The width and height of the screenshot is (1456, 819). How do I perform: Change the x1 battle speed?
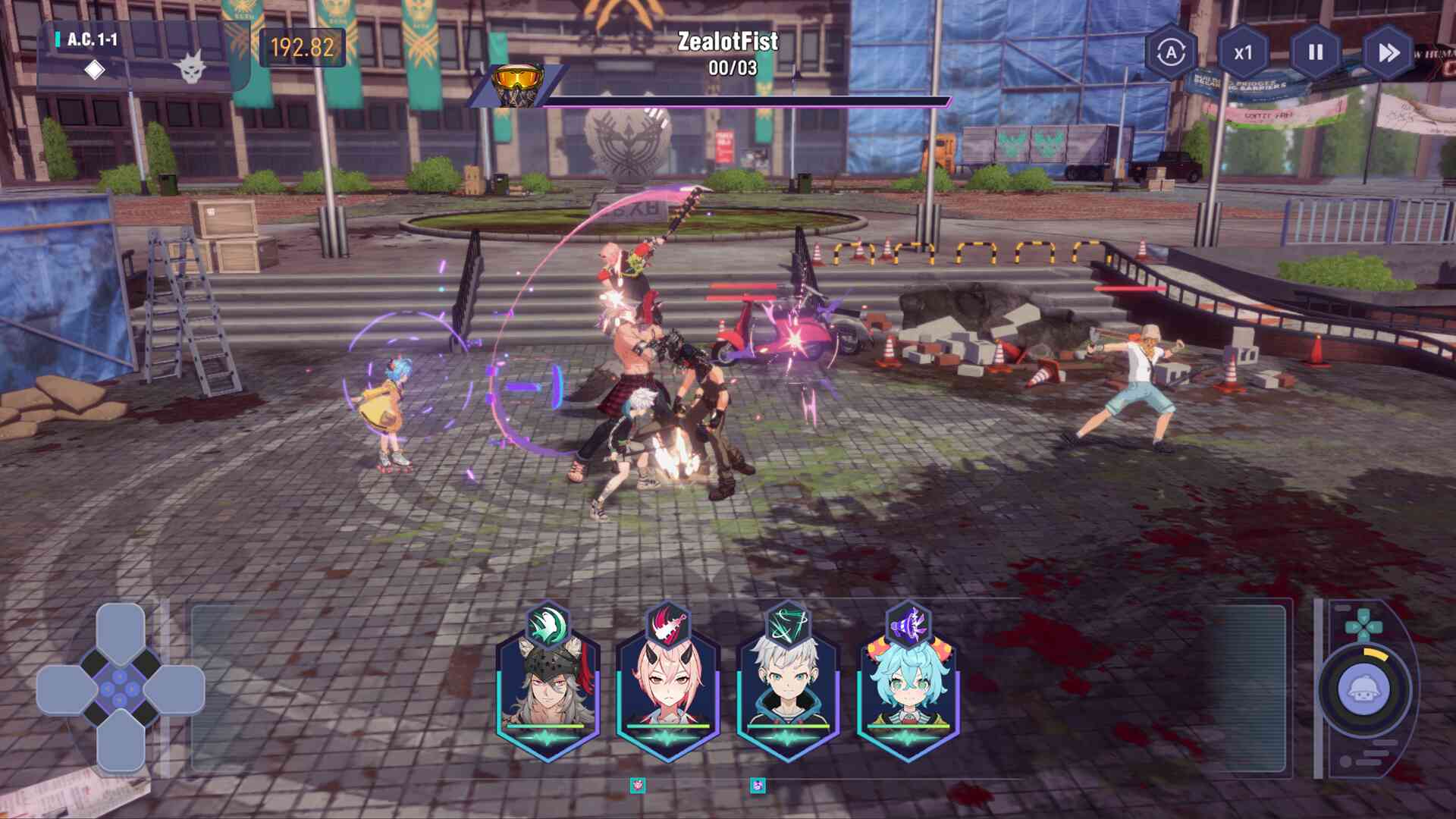pos(1243,52)
